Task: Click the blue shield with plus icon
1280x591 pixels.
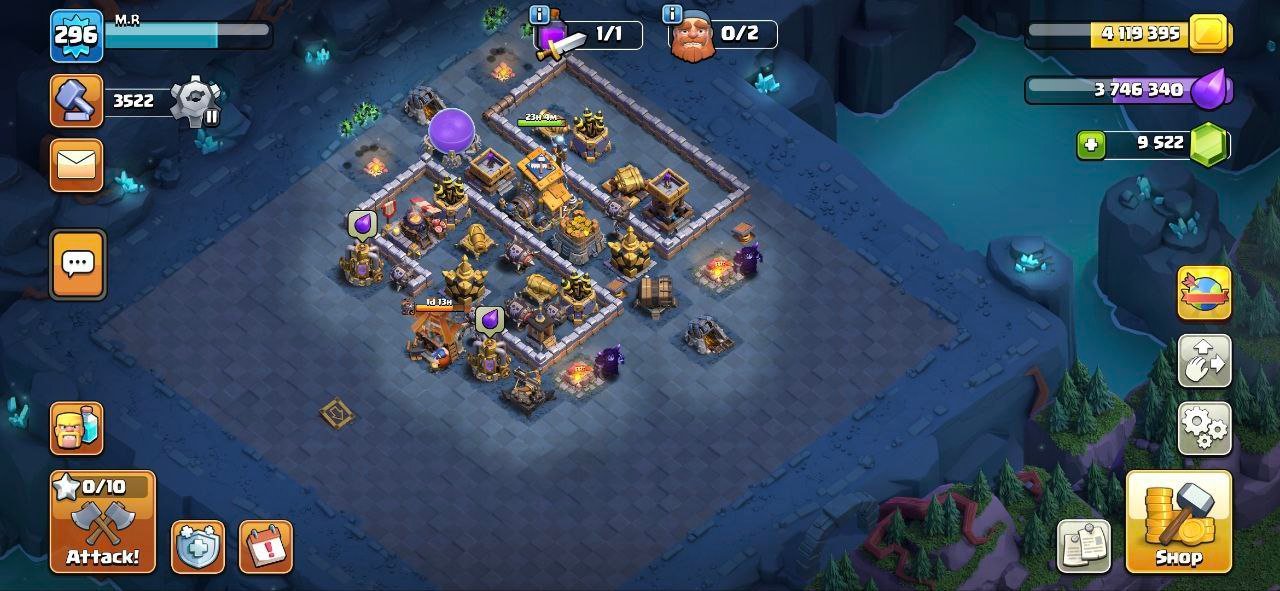Action: [198, 547]
